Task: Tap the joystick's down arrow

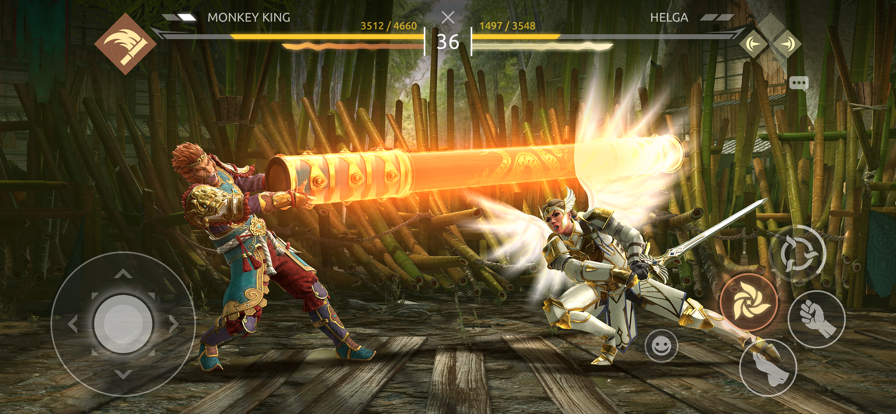Action: (123, 374)
